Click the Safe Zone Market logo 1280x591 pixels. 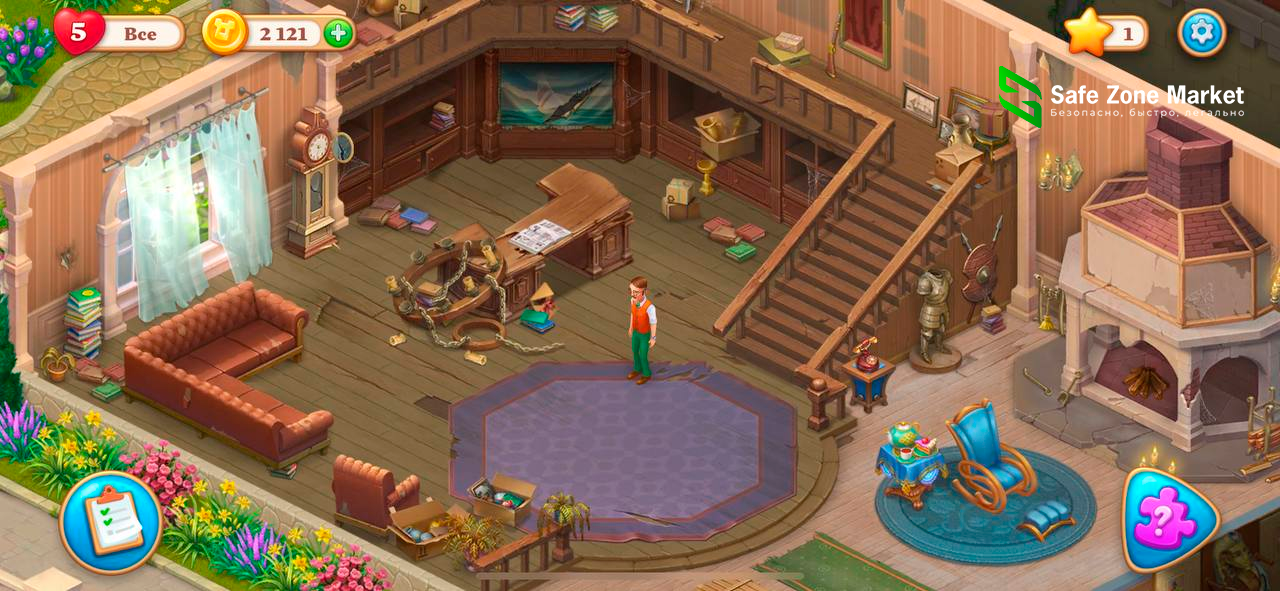coord(1020,96)
